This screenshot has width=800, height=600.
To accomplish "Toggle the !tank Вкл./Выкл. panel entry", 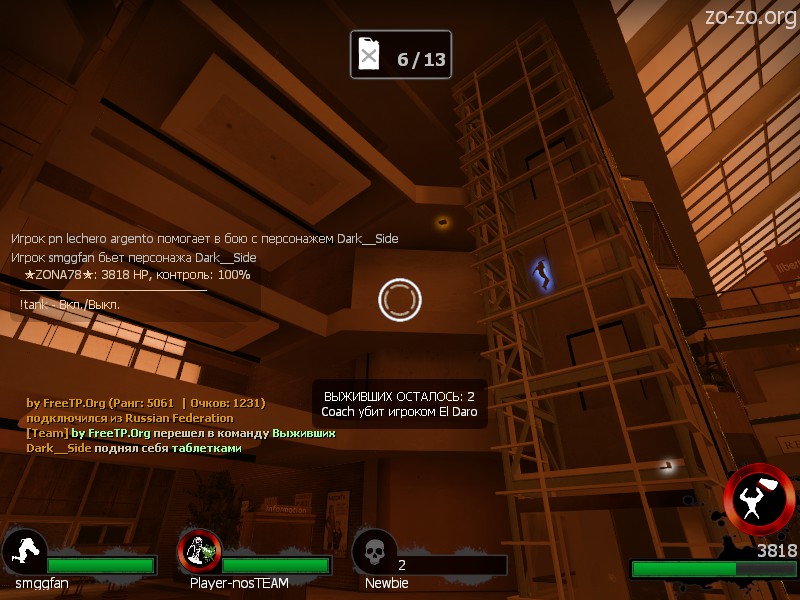I will [69, 304].
